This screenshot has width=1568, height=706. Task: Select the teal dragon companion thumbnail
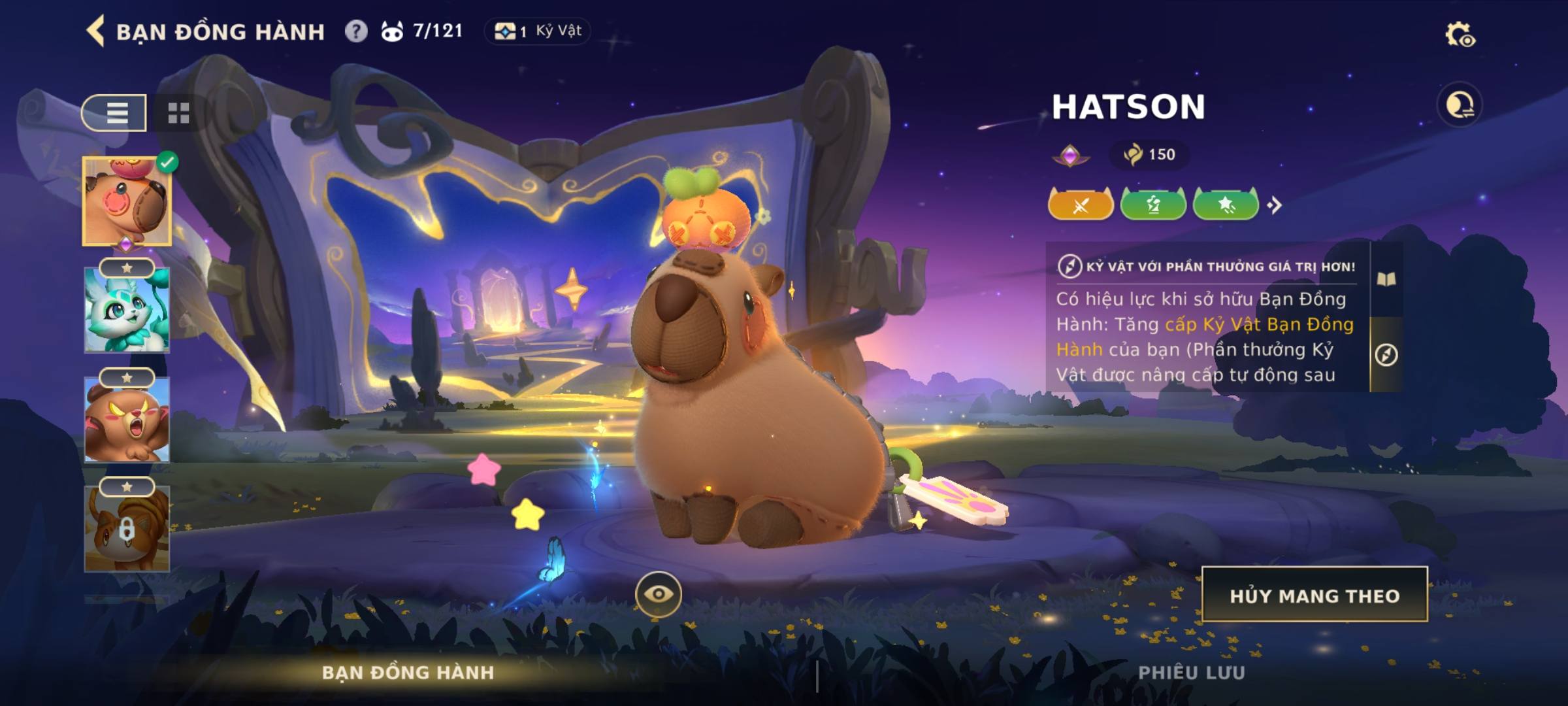(x=127, y=311)
